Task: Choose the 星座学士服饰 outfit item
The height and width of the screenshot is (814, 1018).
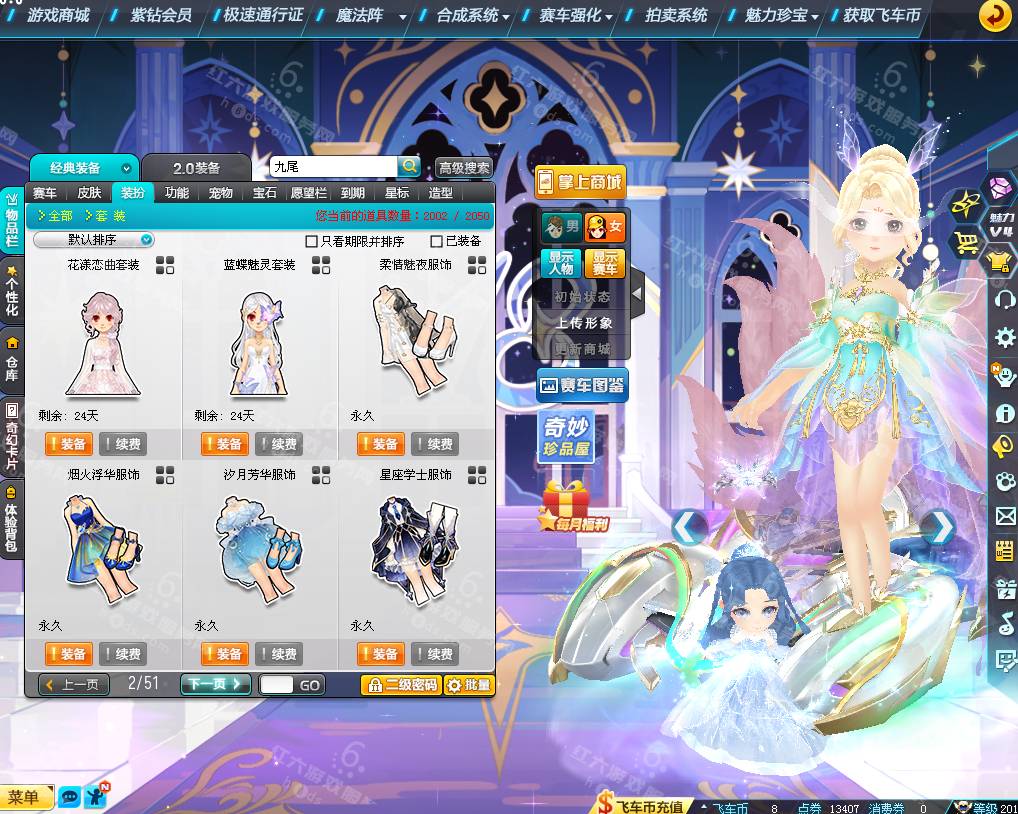Action: point(415,550)
